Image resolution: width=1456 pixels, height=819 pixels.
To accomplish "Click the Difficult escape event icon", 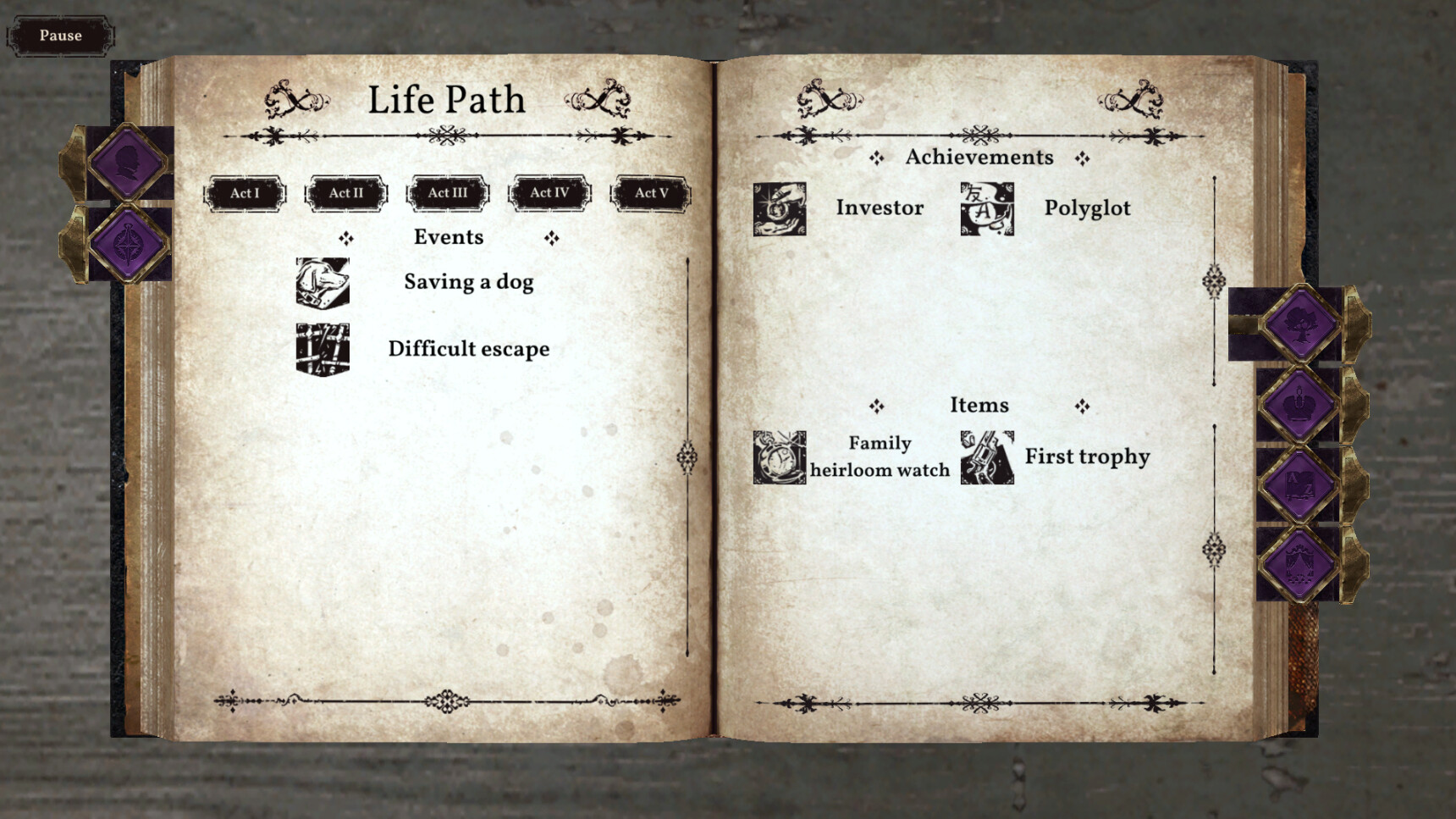I will [x=322, y=347].
